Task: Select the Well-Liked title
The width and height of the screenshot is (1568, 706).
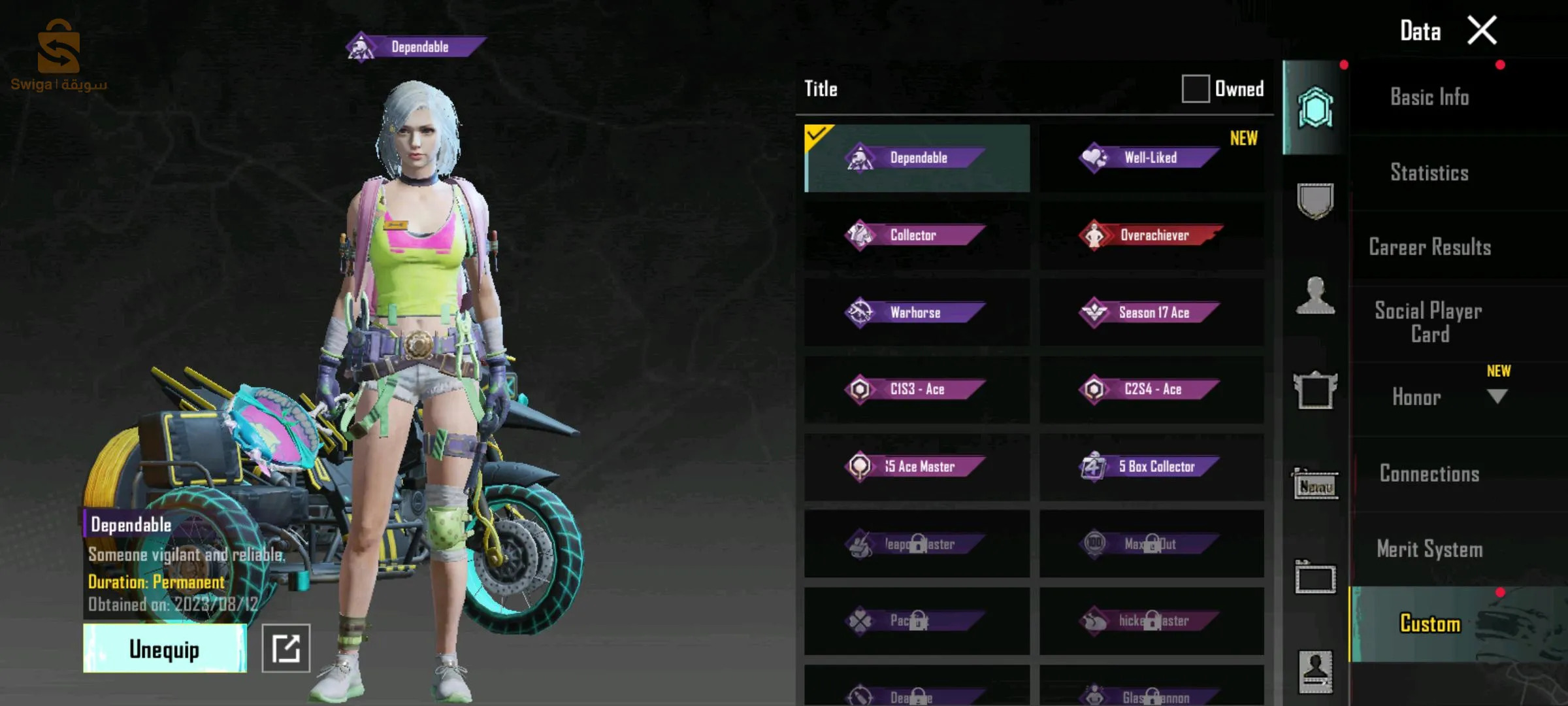Action: pos(1151,158)
